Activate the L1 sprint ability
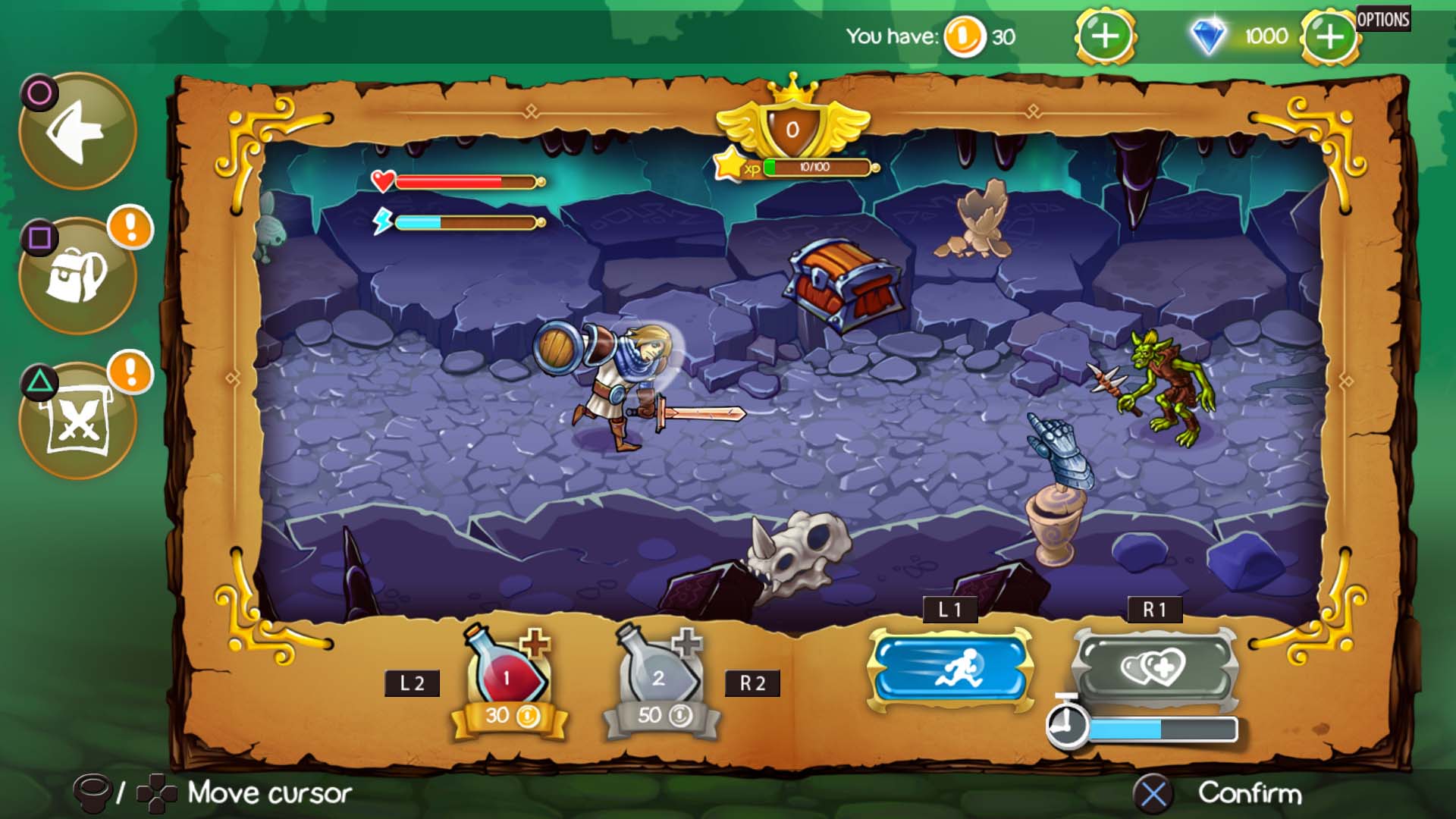This screenshot has width=1456, height=819. tap(950, 672)
